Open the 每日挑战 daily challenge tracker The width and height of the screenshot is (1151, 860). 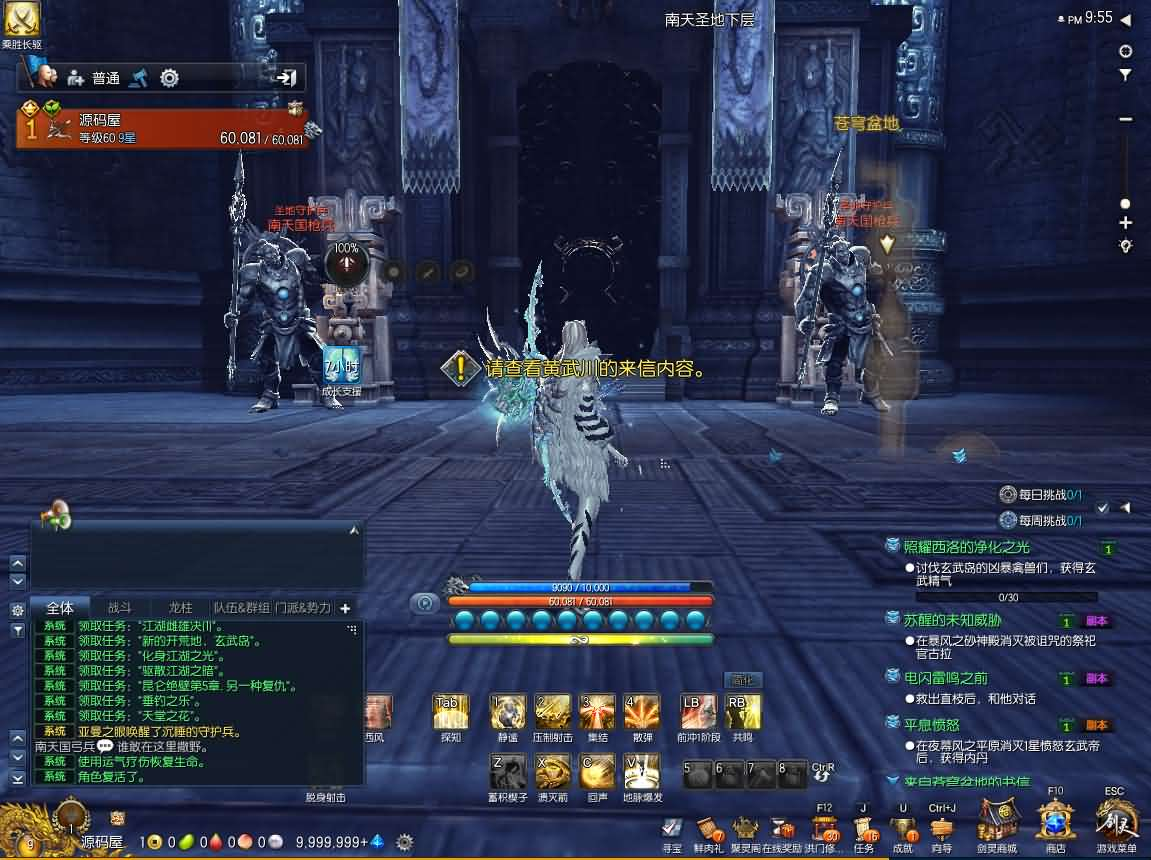pyautogui.click(x=1041, y=494)
